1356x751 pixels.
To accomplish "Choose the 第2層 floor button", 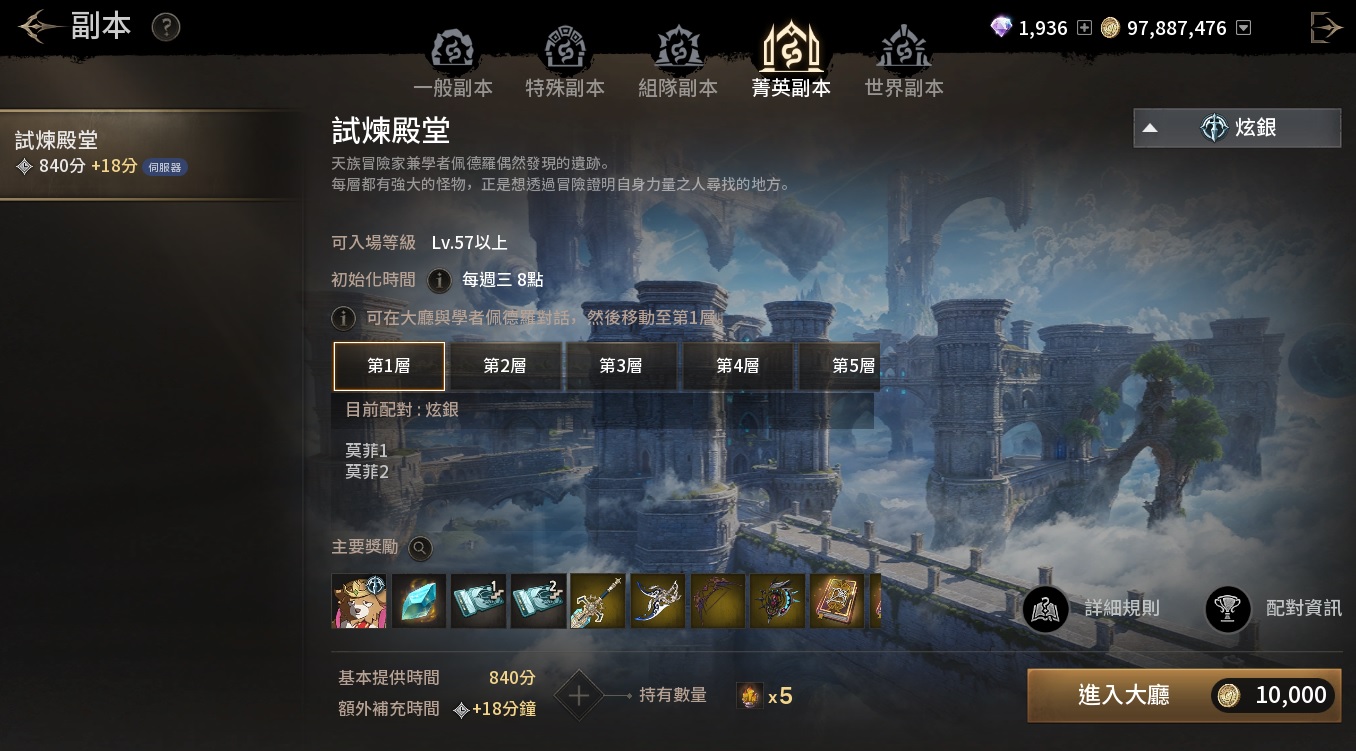I will [x=505, y=366].
